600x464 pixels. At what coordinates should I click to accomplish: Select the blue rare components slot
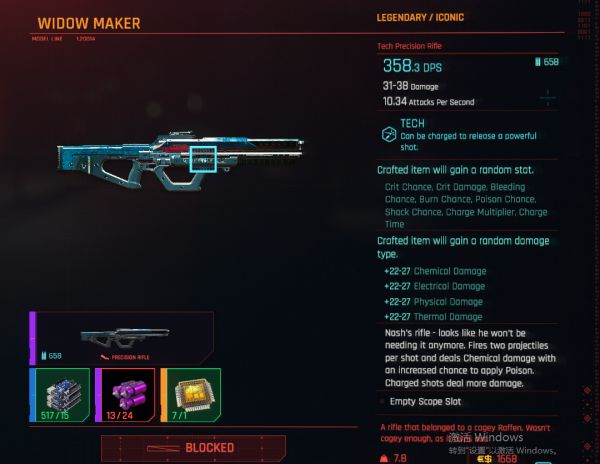click(60, 395)
